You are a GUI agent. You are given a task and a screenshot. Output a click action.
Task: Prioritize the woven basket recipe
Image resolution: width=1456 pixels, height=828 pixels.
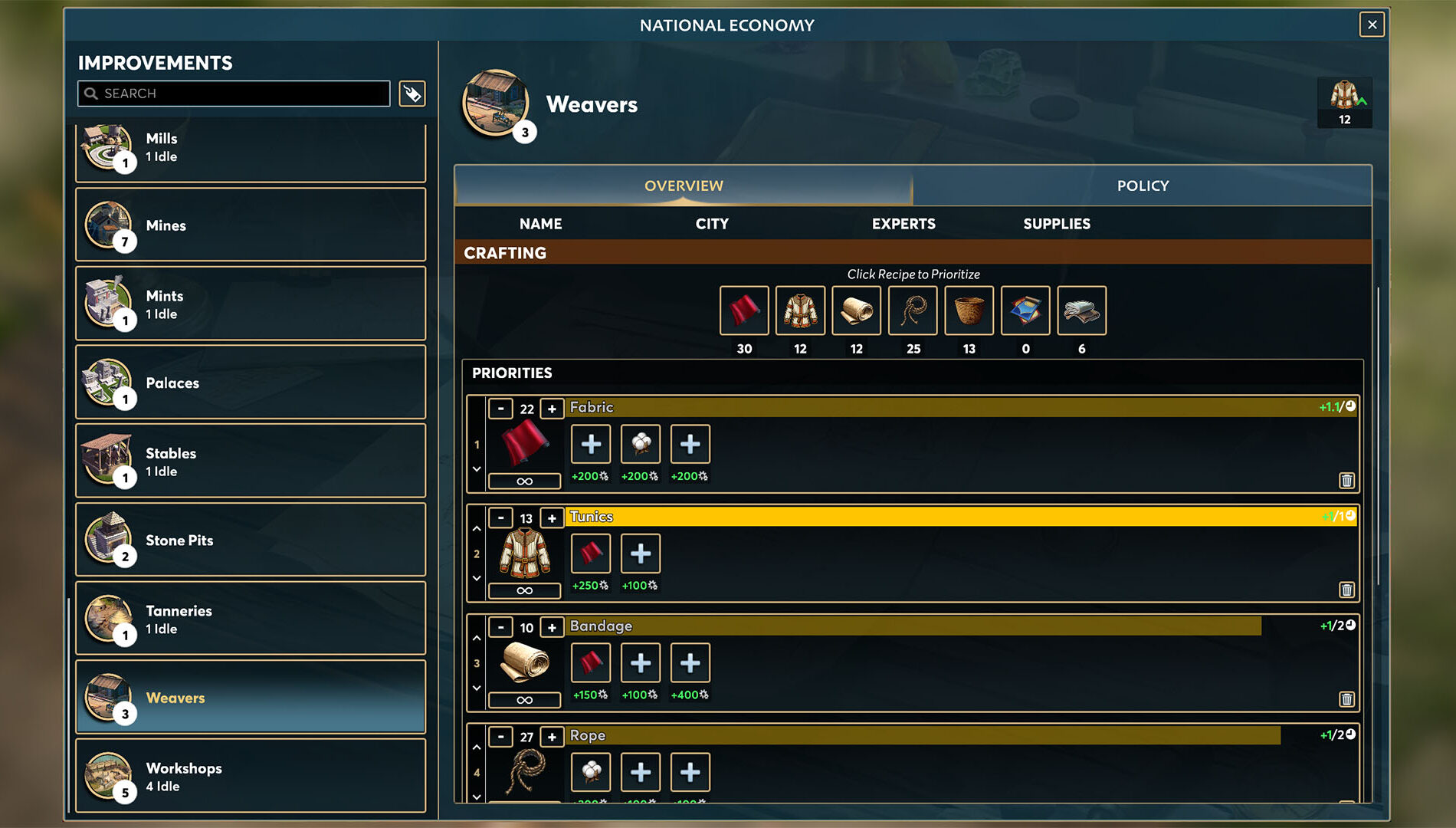point(969,310)
